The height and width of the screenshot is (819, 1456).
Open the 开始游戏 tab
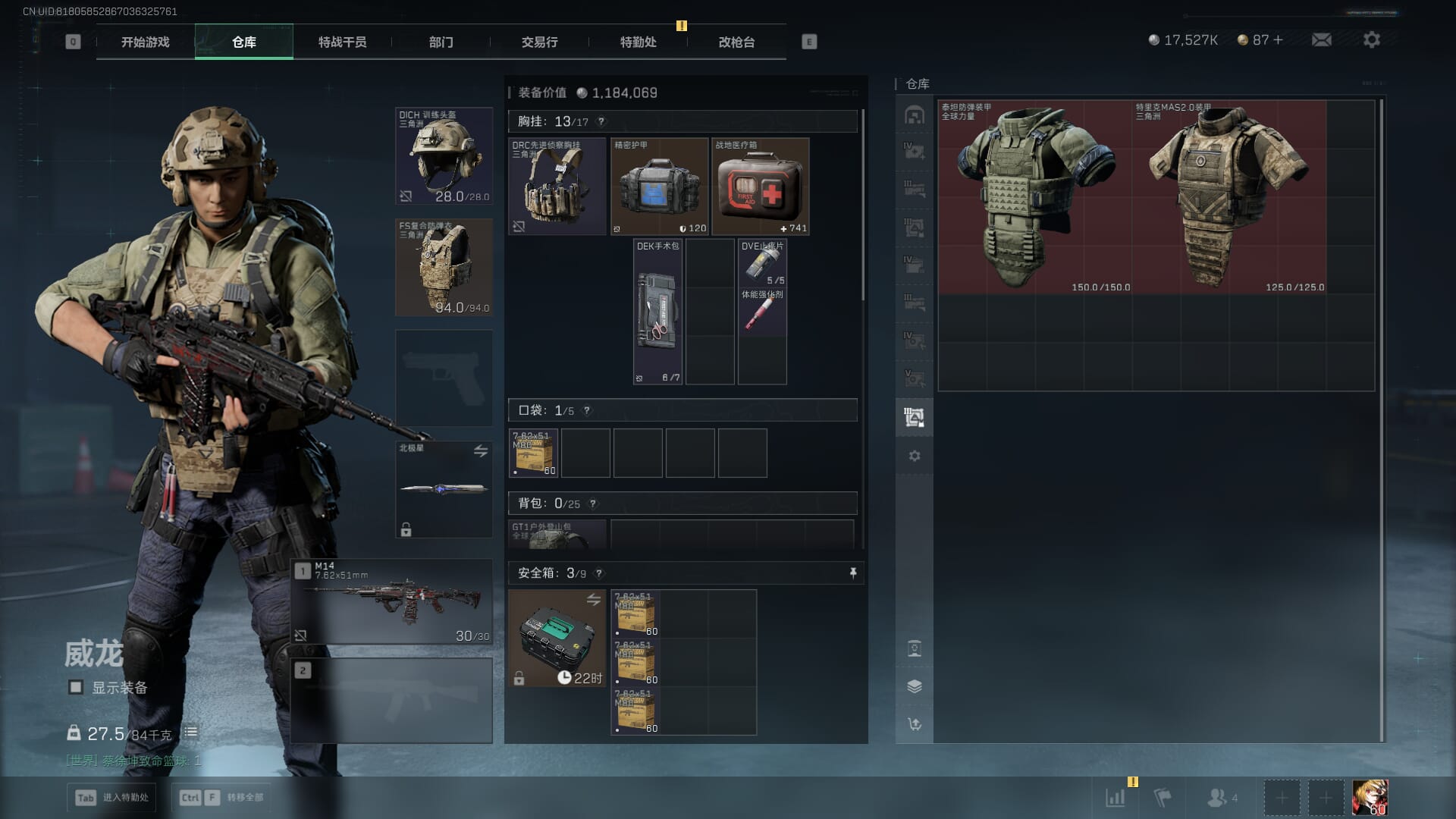pos(145,42)
